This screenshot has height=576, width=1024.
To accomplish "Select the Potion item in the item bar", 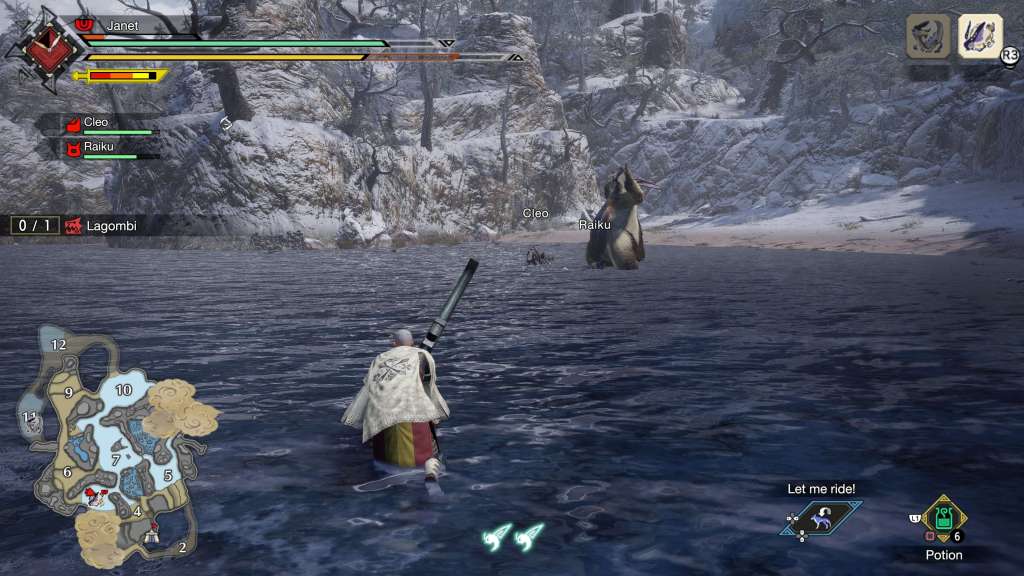I will click(x=943, y=519).
